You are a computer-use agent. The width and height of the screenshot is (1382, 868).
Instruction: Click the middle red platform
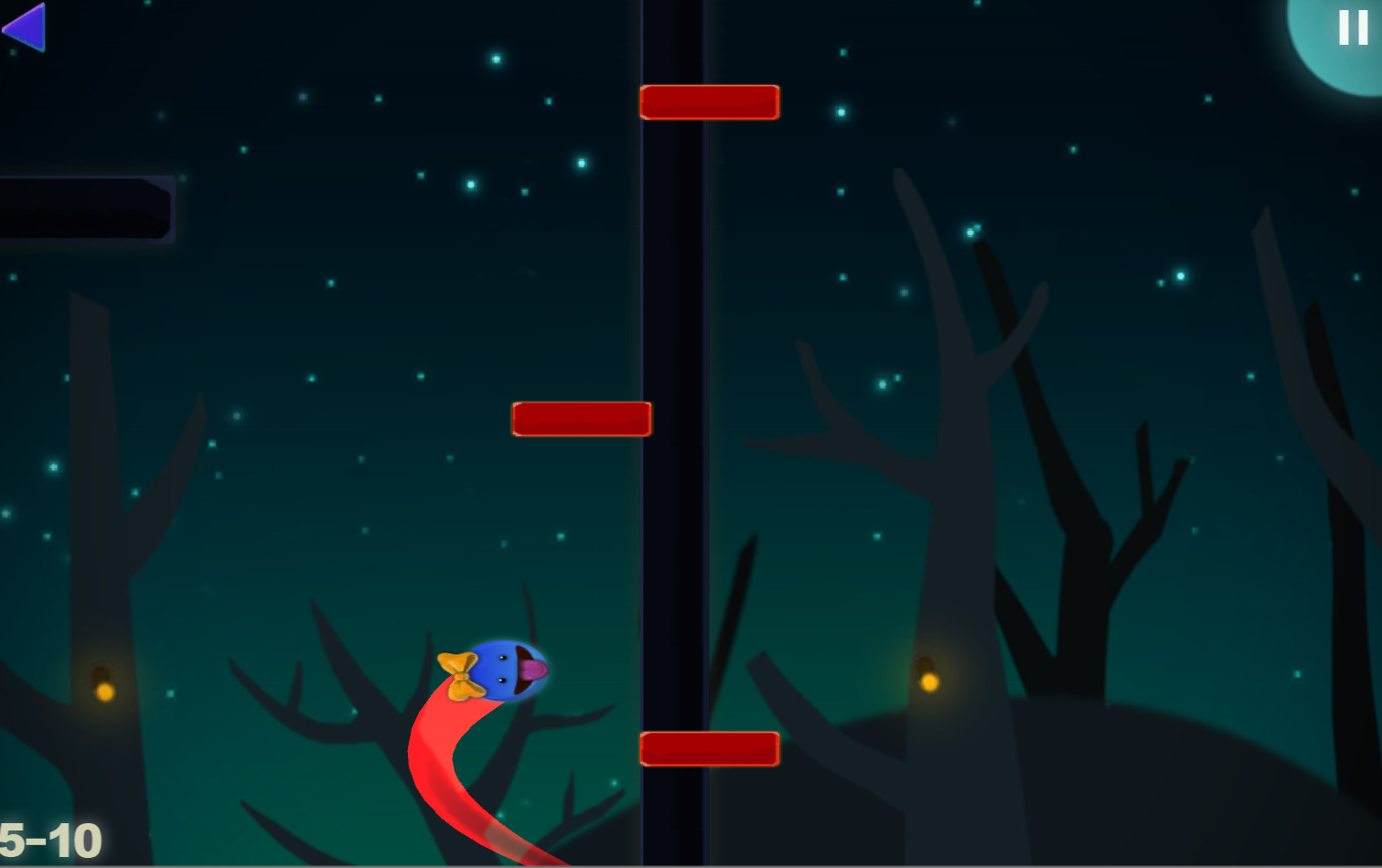[x=582, y=418]
